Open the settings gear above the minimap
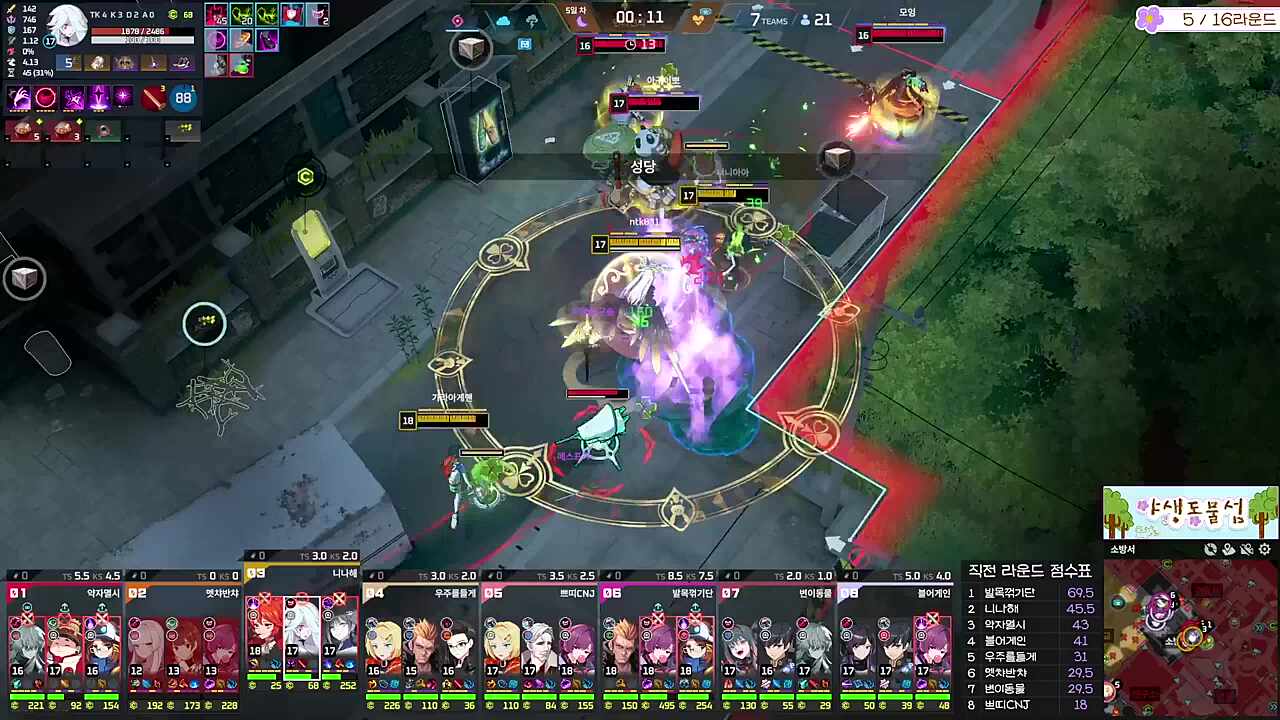Viewport: 1280px width, 720px height. [1265, 549]
